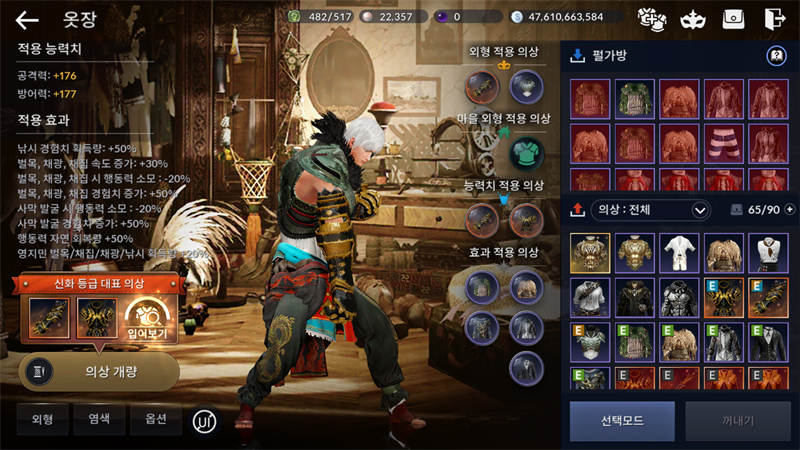Open the 의상 개량 costume upgrade

pyautogui.click(x=99, y=371)
